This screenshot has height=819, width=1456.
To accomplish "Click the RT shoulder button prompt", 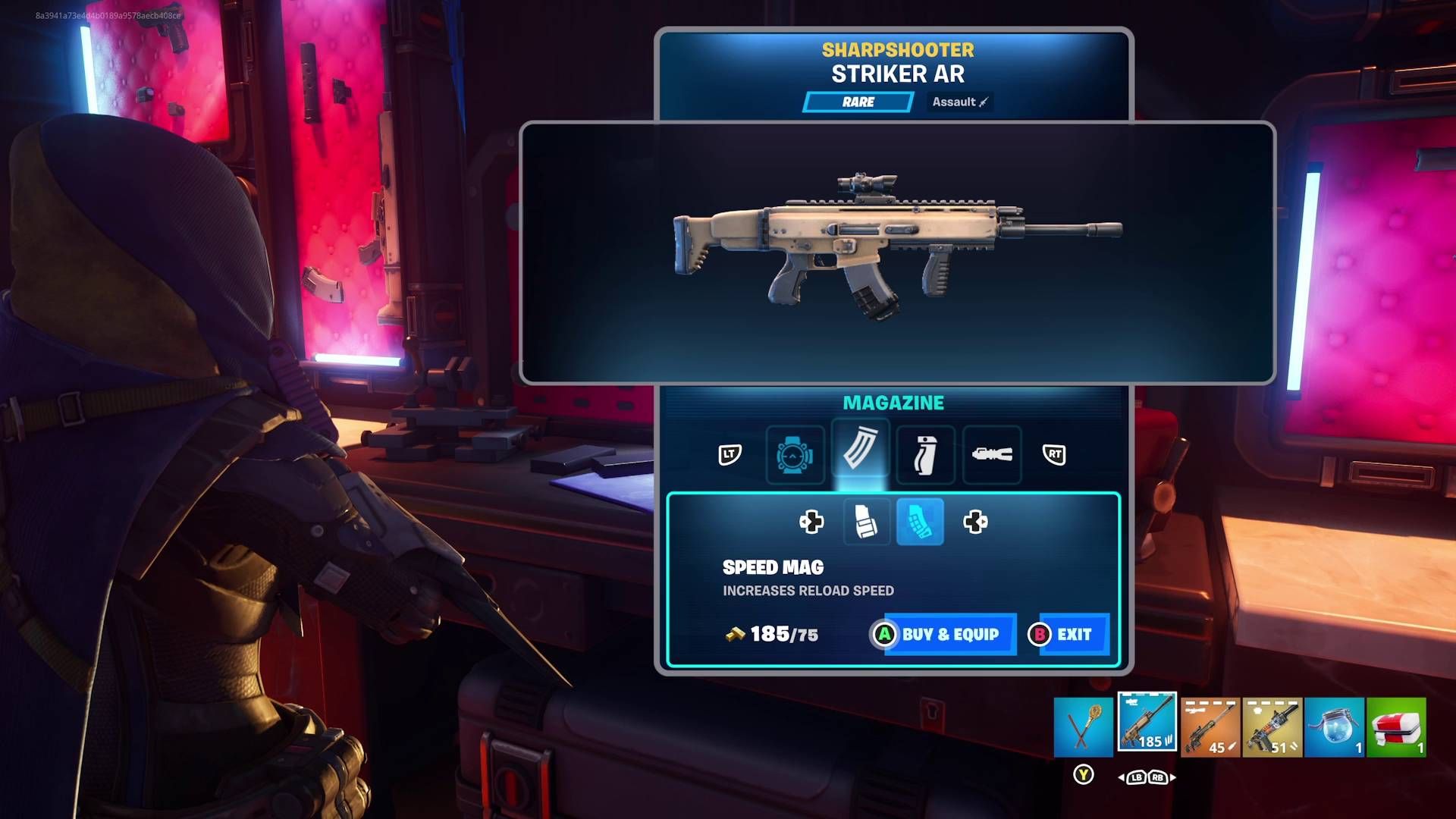I will [x=1054, y=455].
